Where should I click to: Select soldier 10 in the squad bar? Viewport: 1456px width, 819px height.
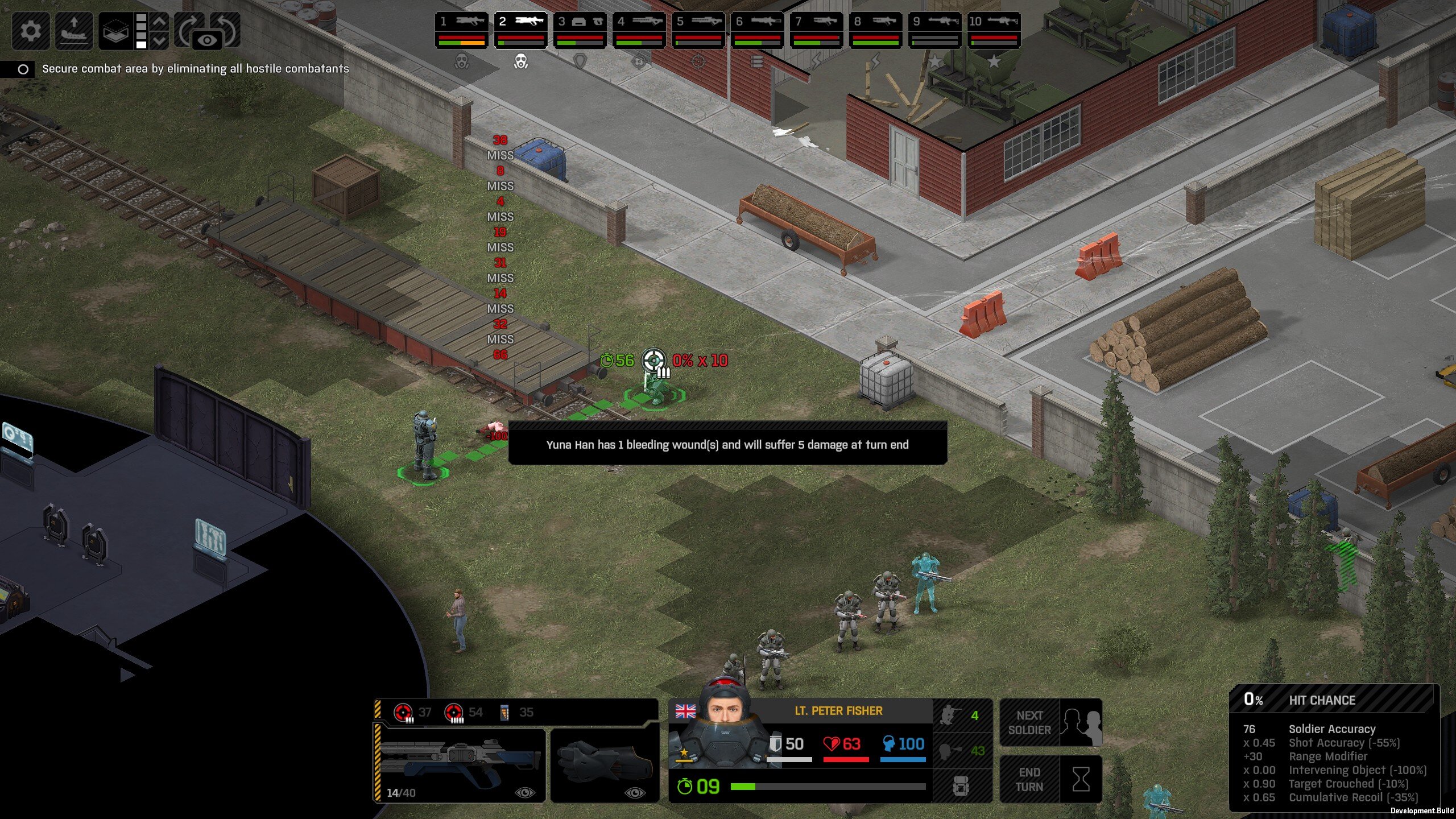[994, 30]
